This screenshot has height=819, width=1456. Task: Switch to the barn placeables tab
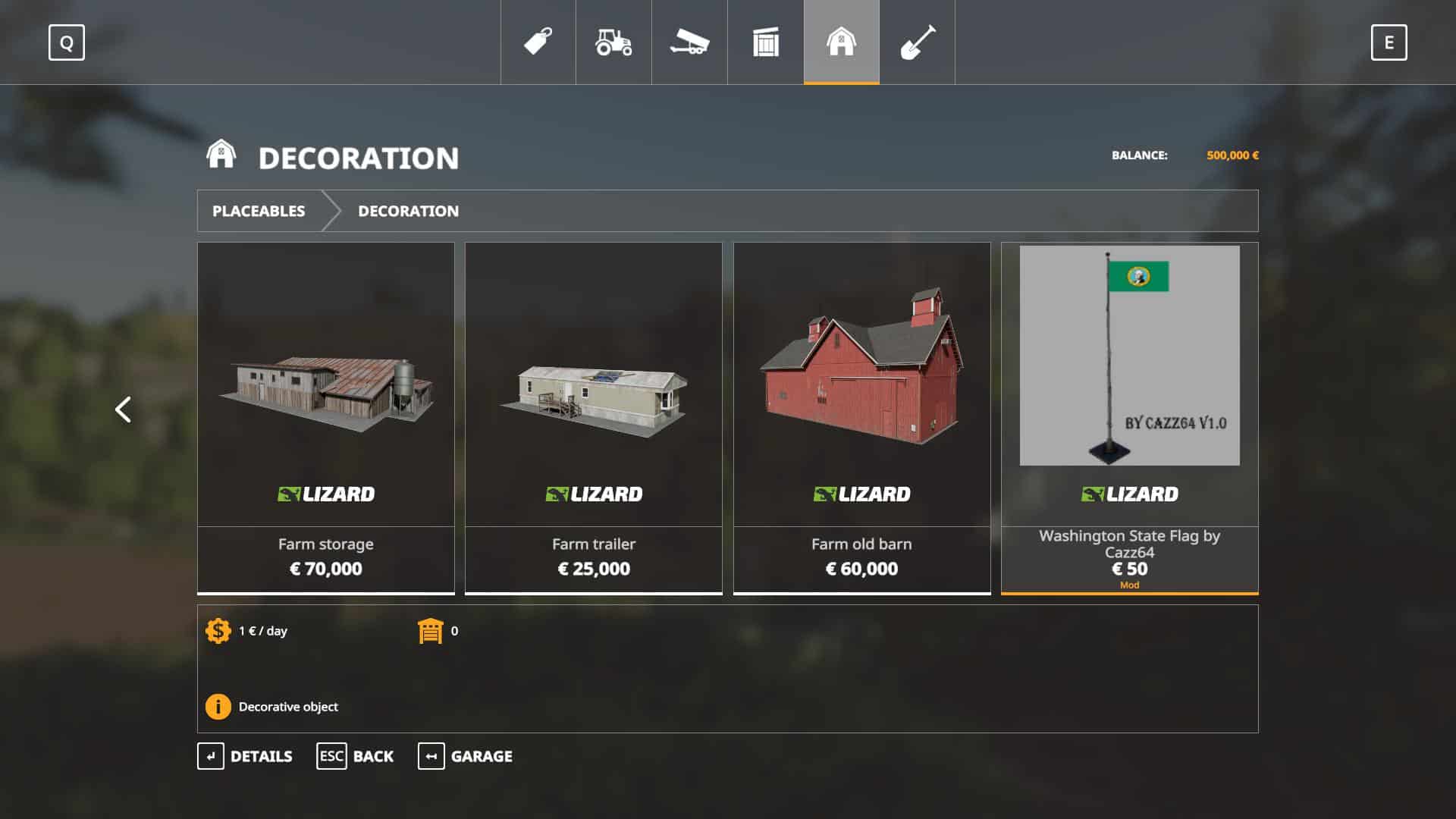tap(841, 42)
